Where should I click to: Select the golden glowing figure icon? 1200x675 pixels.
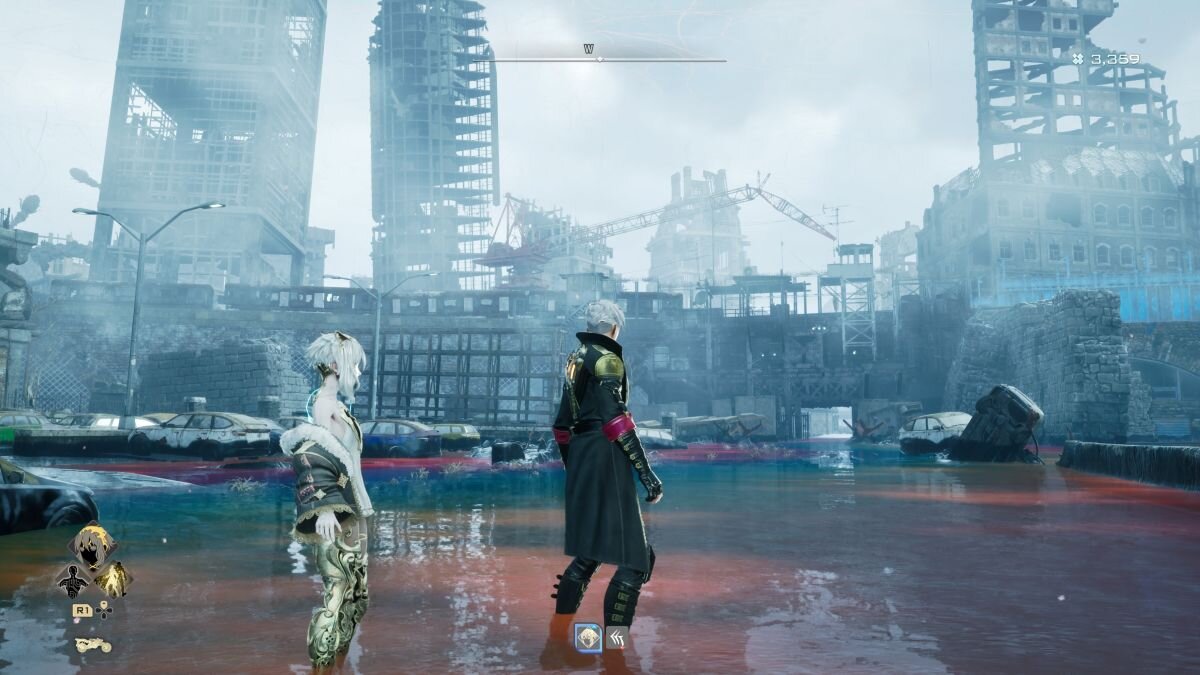pyautogui.click(x=113, y=579)
